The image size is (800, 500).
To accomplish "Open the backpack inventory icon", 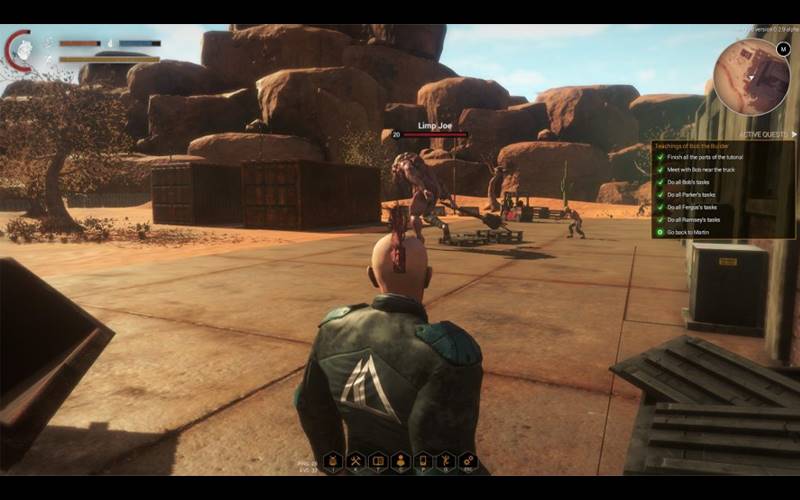I will [333, 461].
